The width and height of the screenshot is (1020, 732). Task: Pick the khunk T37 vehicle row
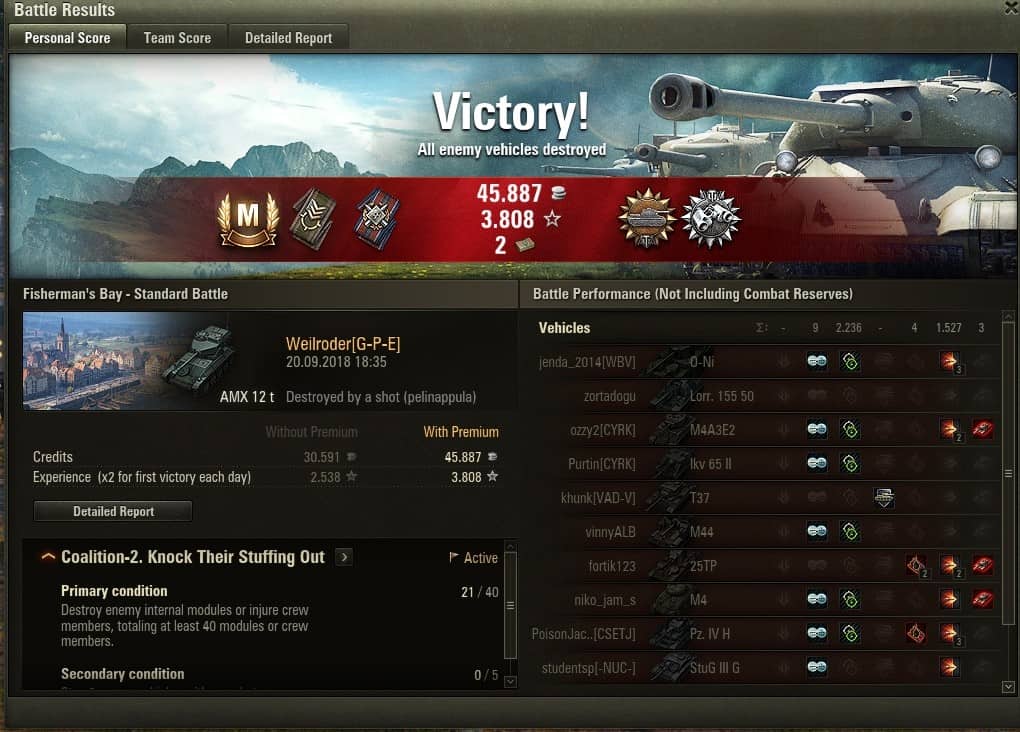tap(760, 498)
